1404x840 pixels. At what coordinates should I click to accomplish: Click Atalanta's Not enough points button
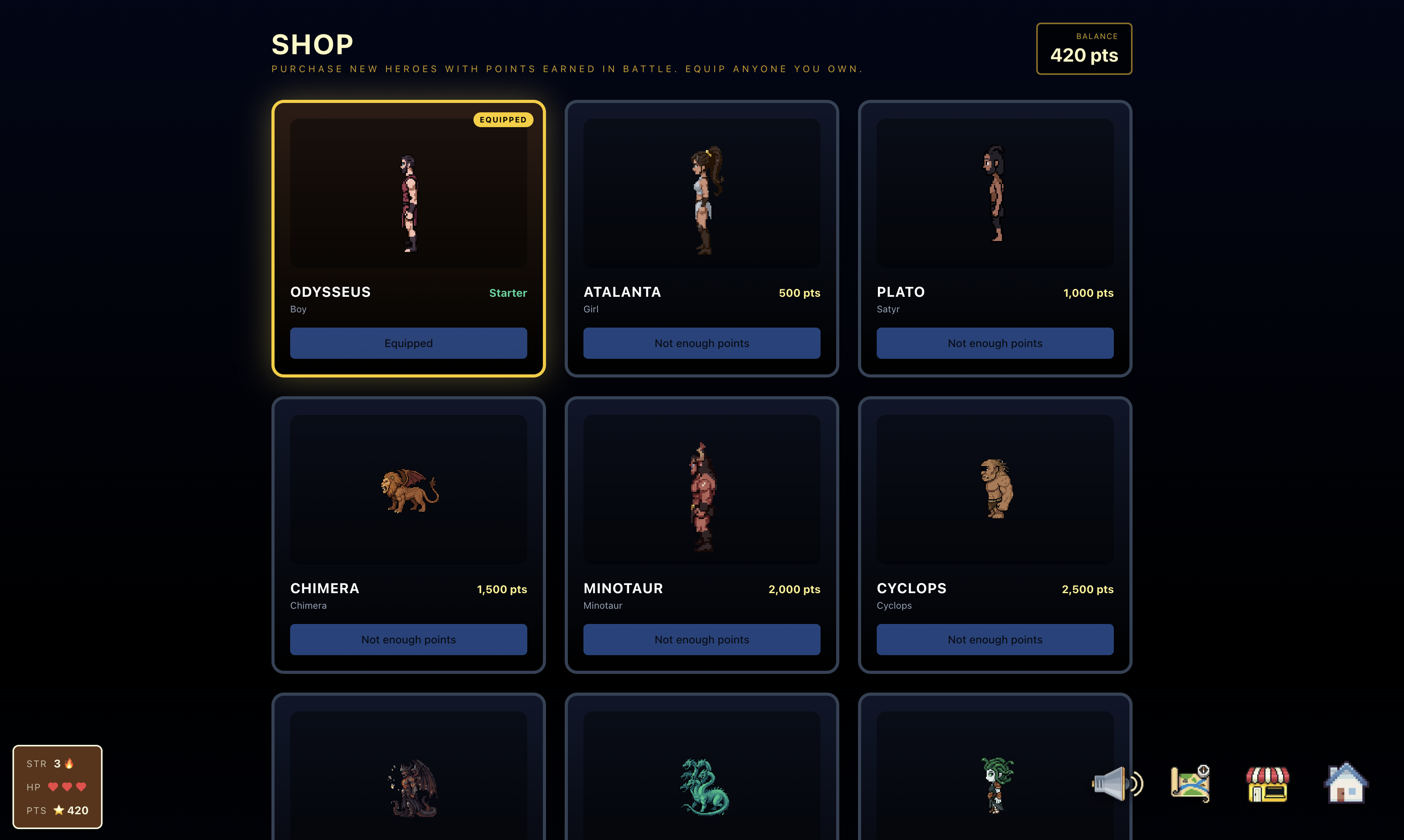tap(701, 343)
